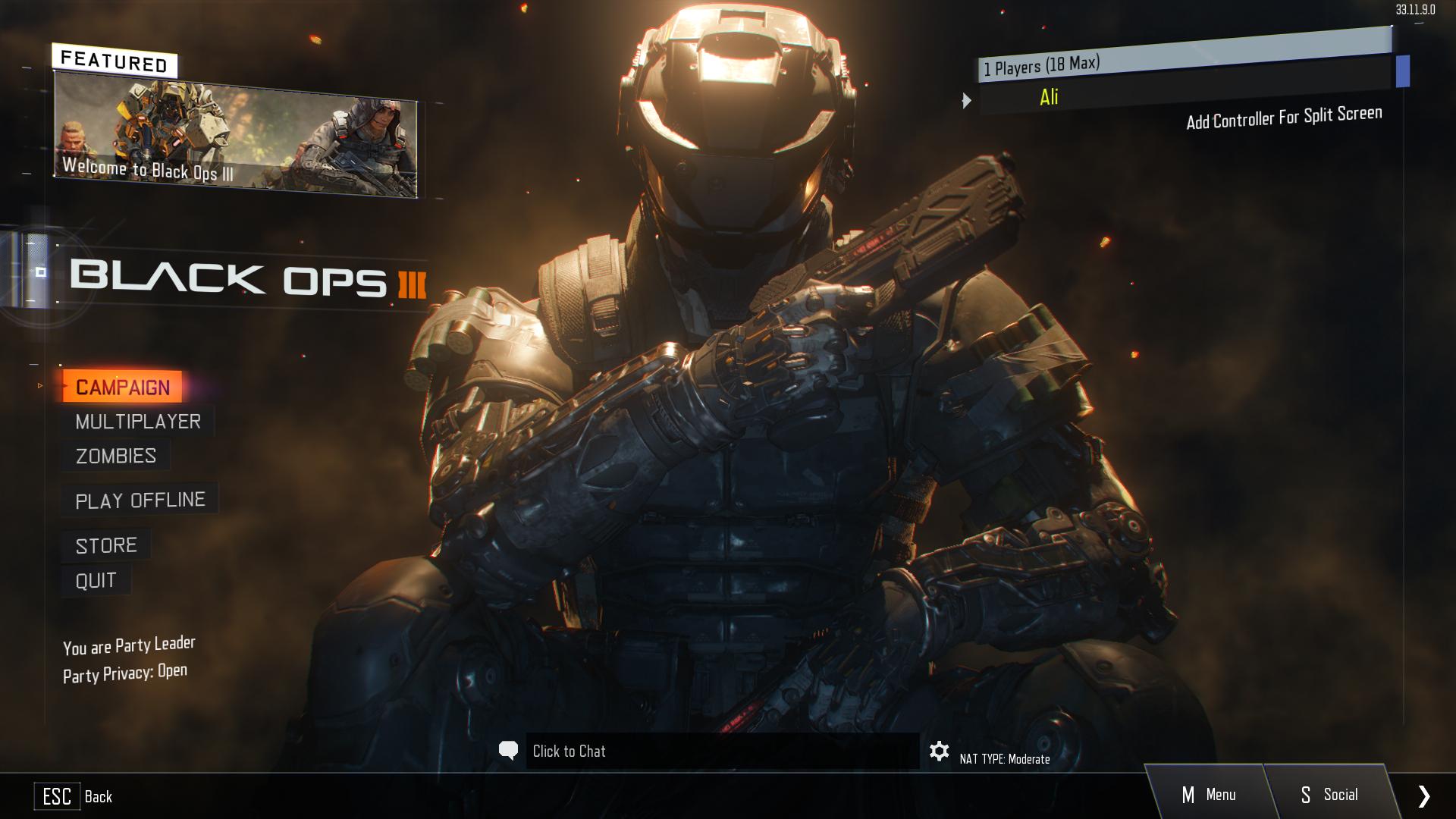Select player Ali in the party list
1456x819 pixels.
coord(1050,97)
